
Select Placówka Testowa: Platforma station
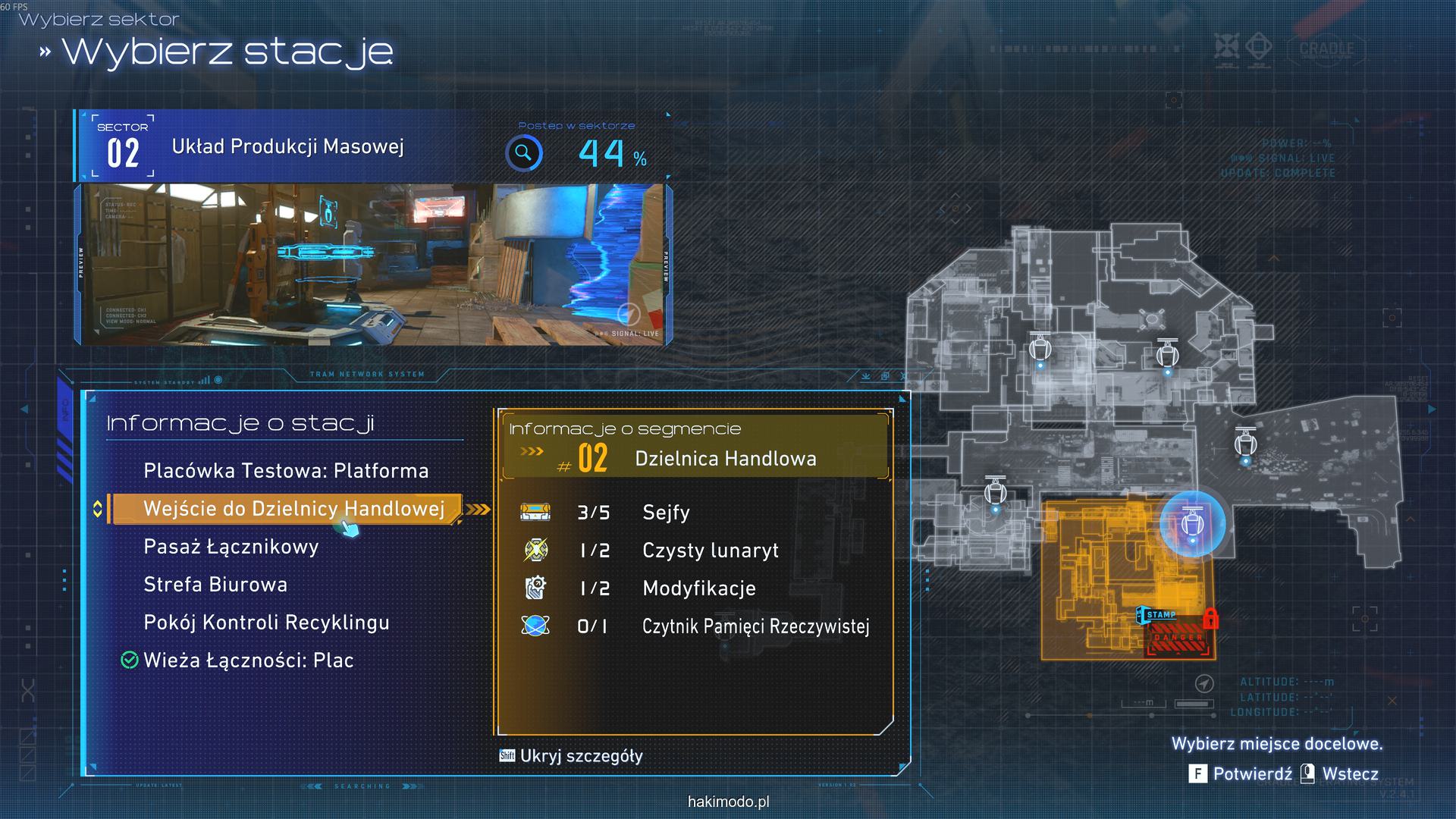click(x=286, y=471)
